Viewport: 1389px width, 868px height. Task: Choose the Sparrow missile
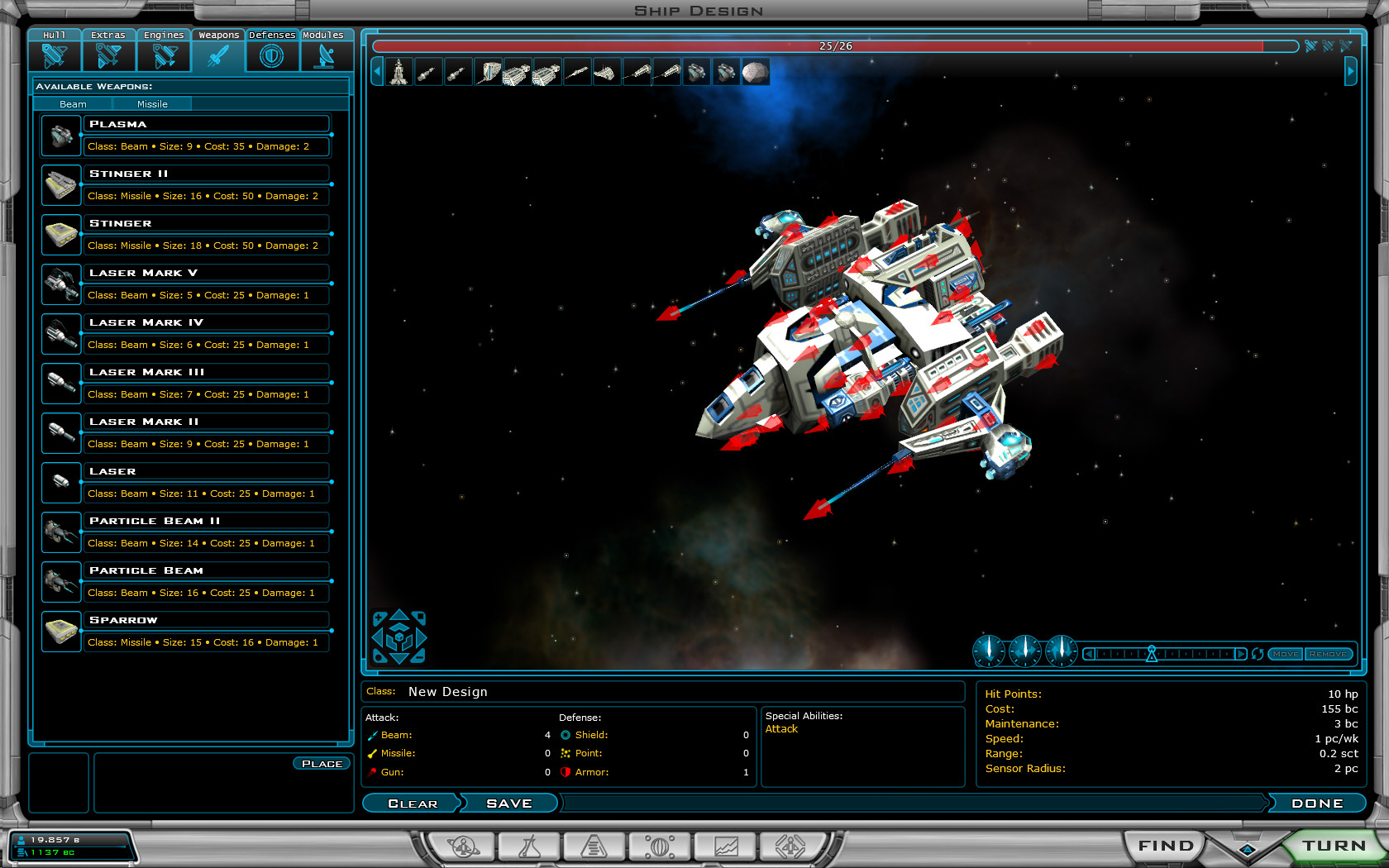click(206, 620)
